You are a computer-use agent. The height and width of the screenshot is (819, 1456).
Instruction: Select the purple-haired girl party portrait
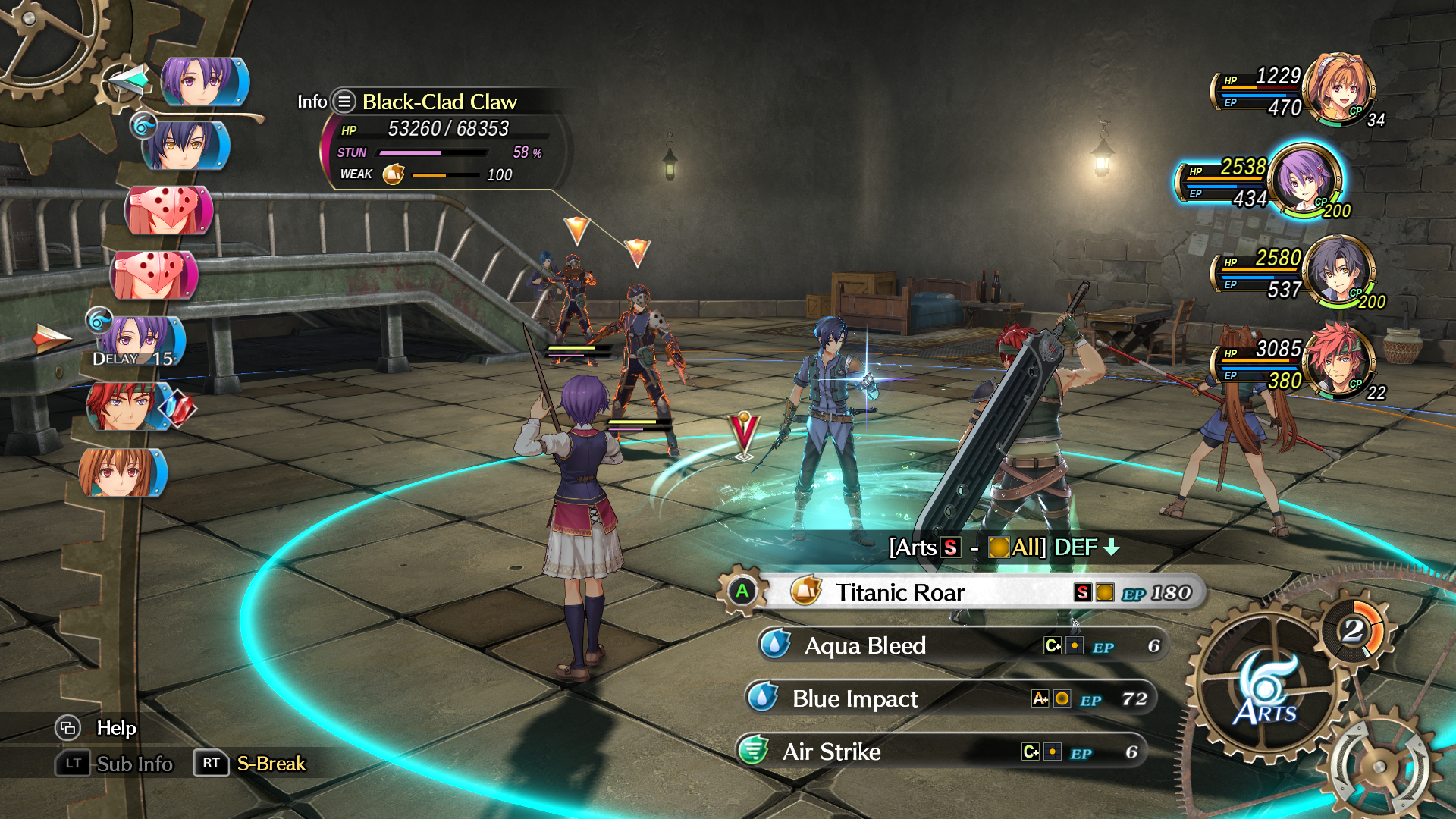1303,180
